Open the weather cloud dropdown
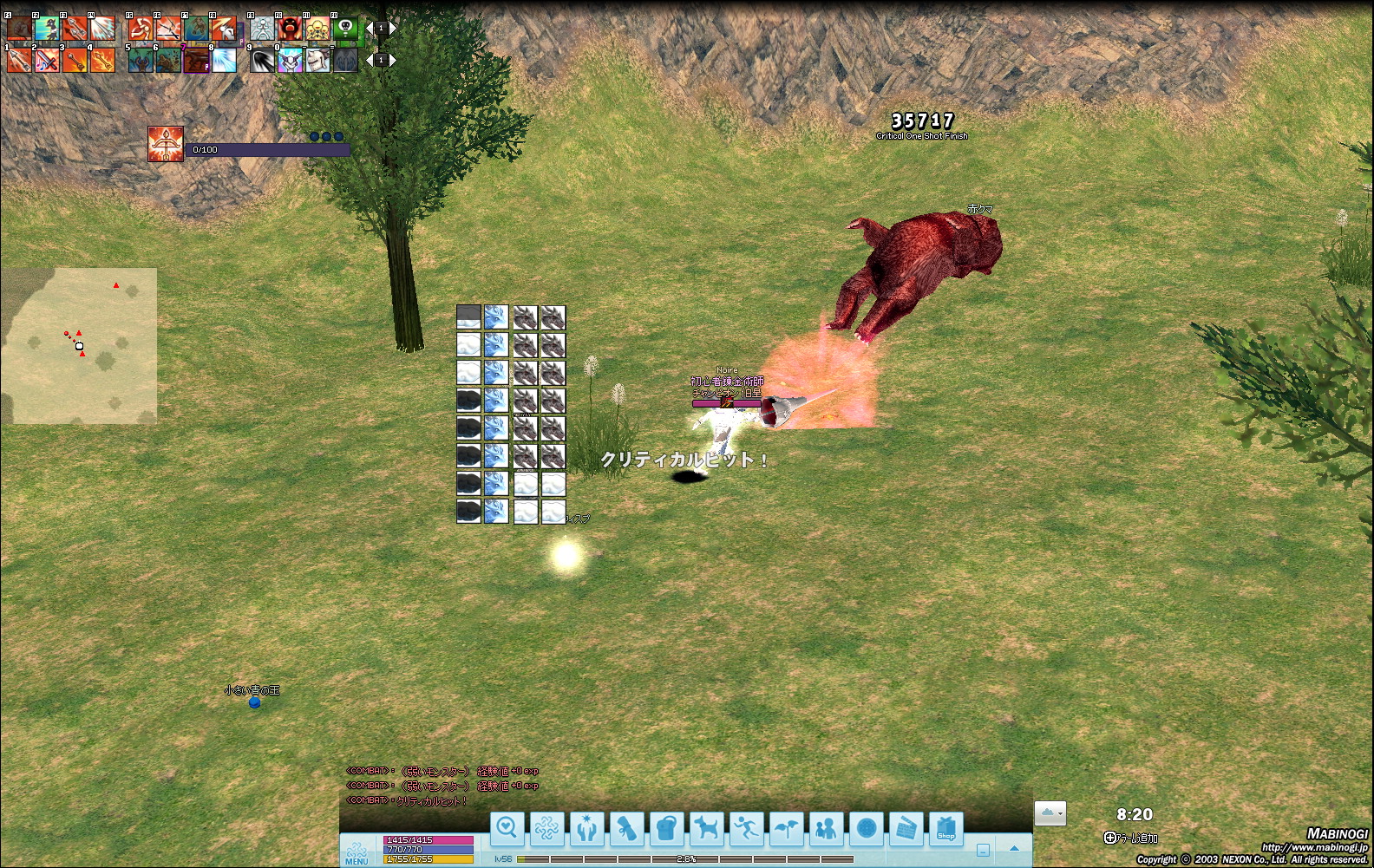1374x868 pixels. (x=1050, y=813)
